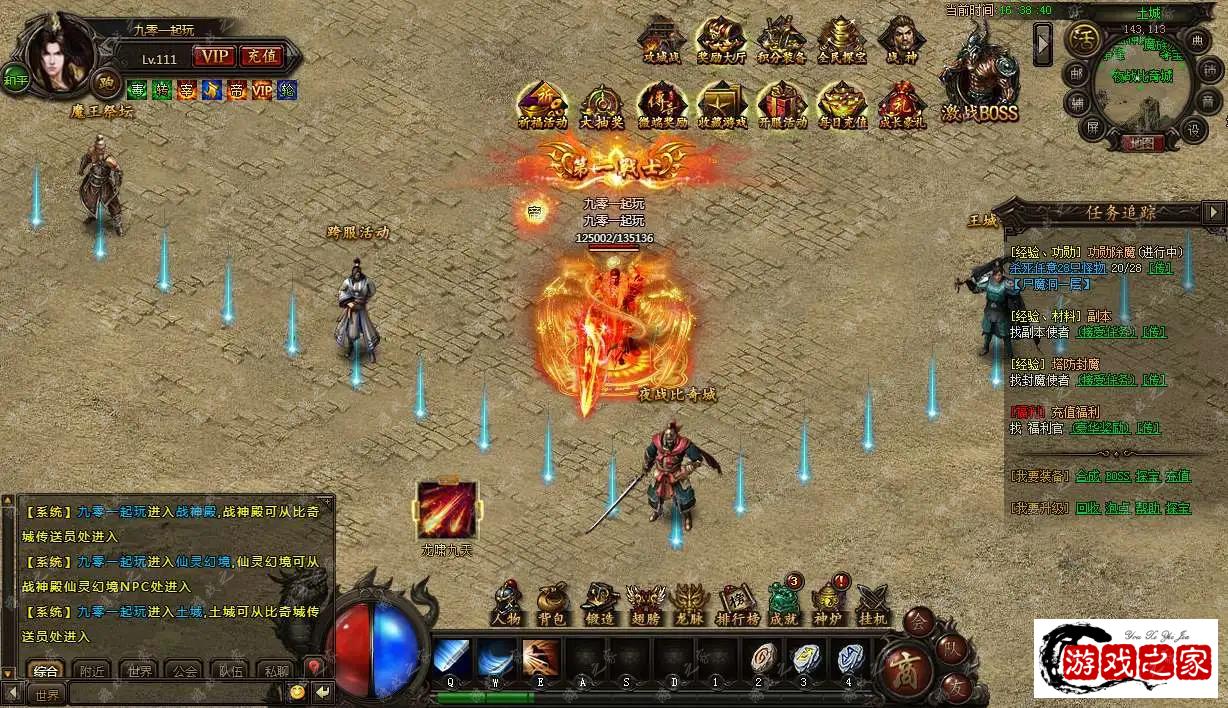Screen dimensions: 1228x708
Task: Open the 背包 bag menu
Action: (x=552, y=603)
